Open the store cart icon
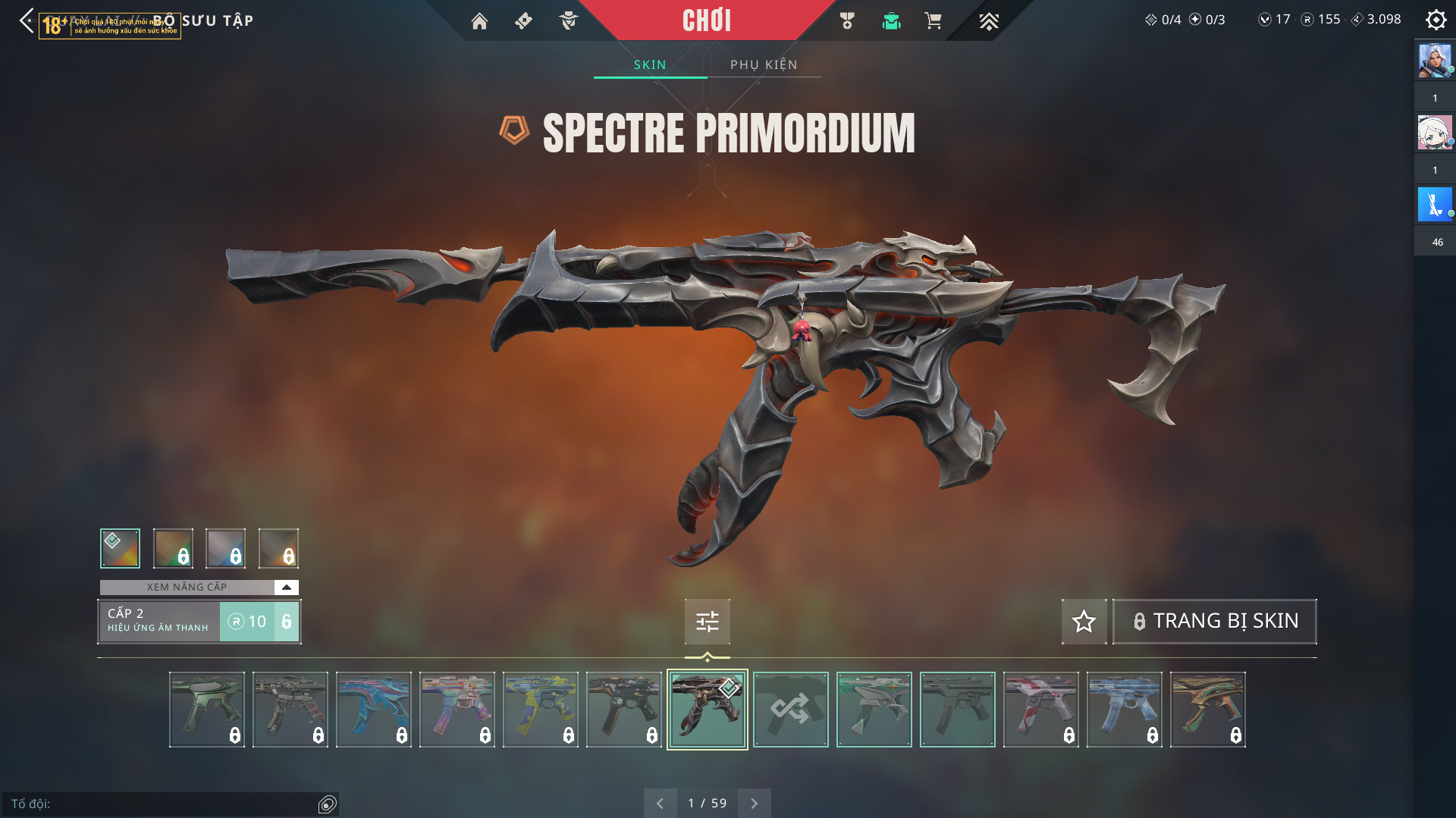 point(933,21)
